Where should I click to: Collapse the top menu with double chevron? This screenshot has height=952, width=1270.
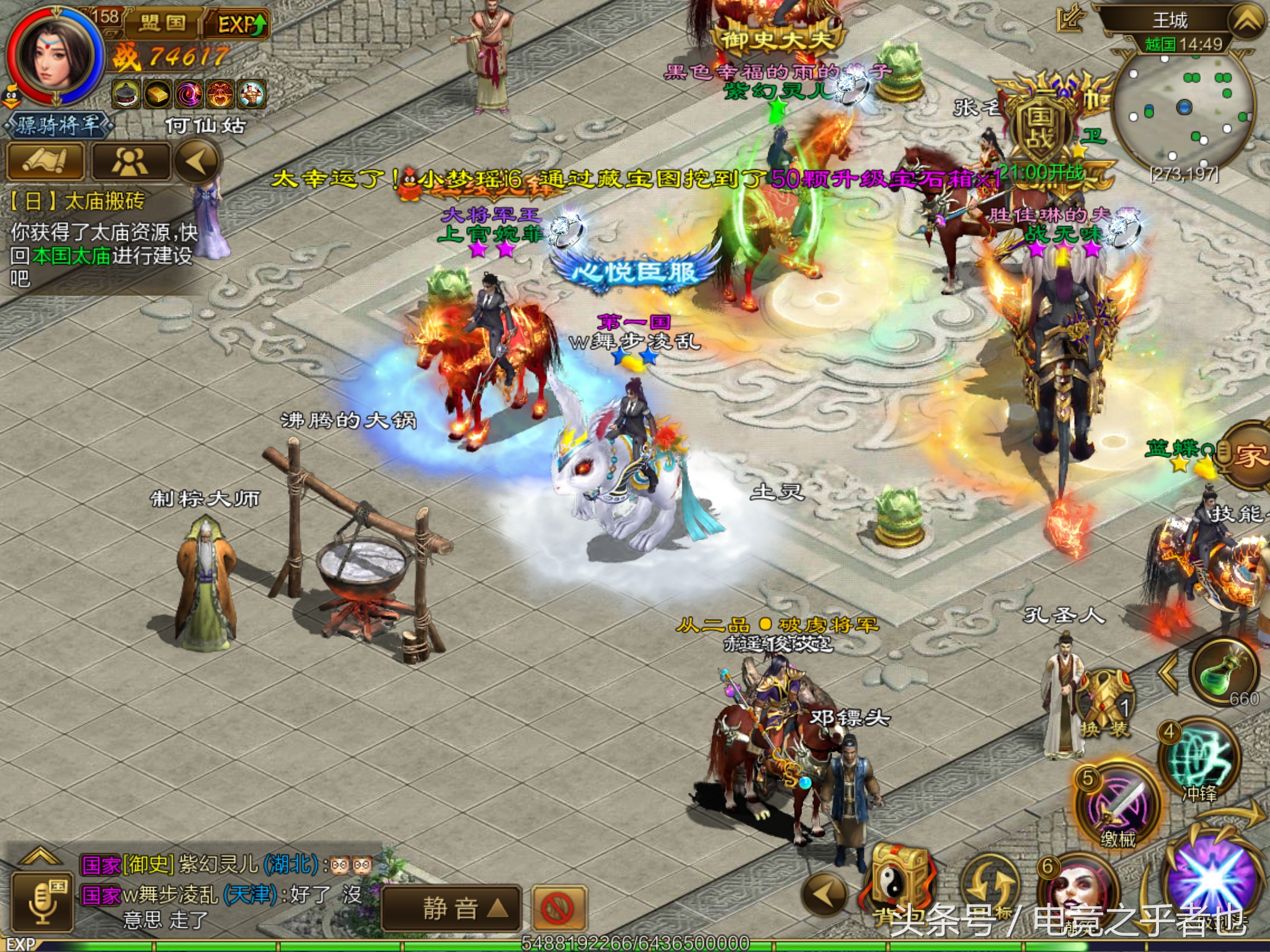click(x=1246, y=22)
